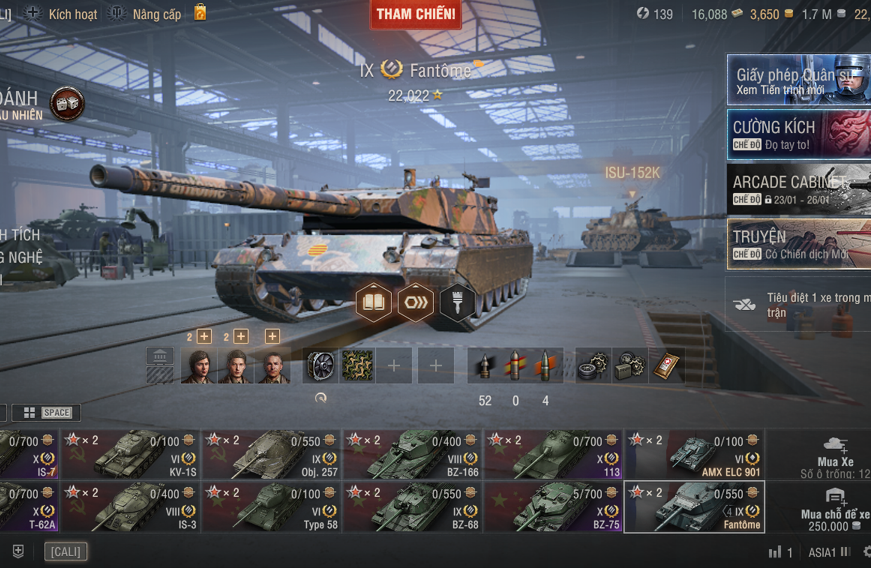Start battle with THAM CHIẾN! button
The image size is (871, 568).
click(x=416, y=14)
